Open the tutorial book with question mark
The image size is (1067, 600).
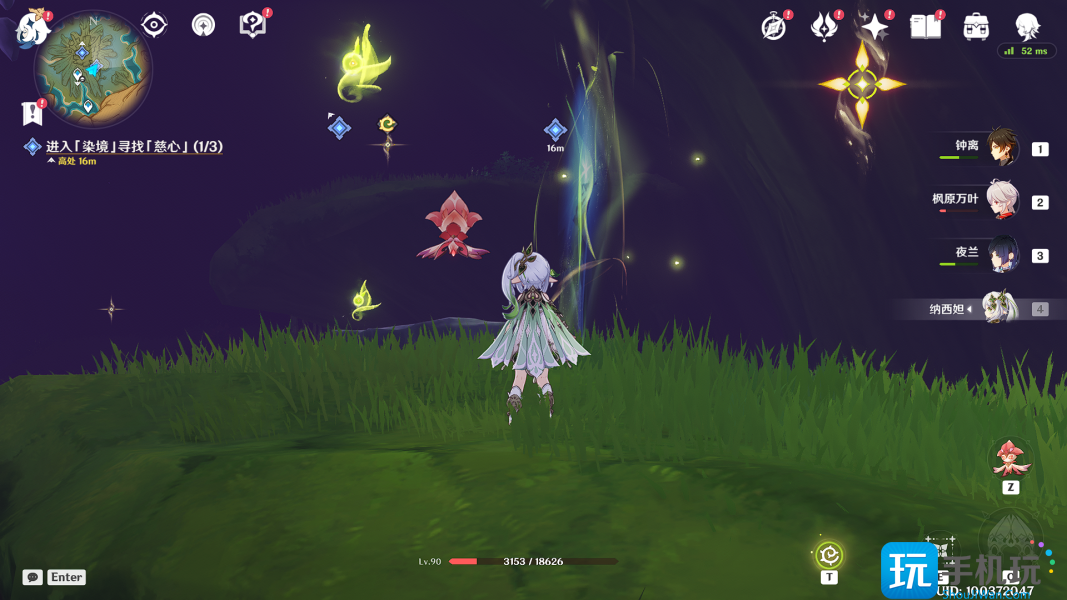[x=253, y=25]
